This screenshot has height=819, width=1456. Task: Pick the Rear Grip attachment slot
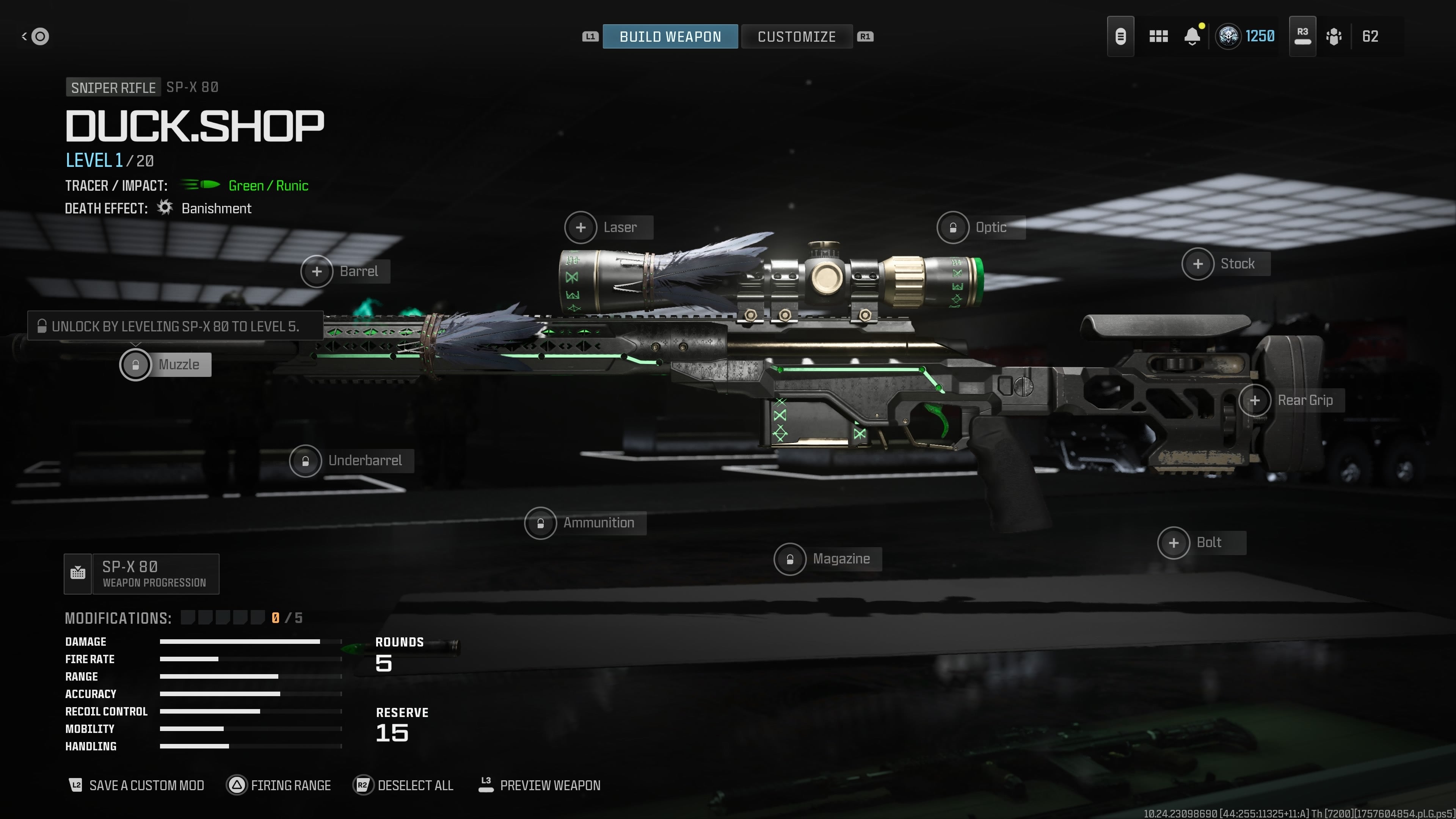tap(1255, 401)
